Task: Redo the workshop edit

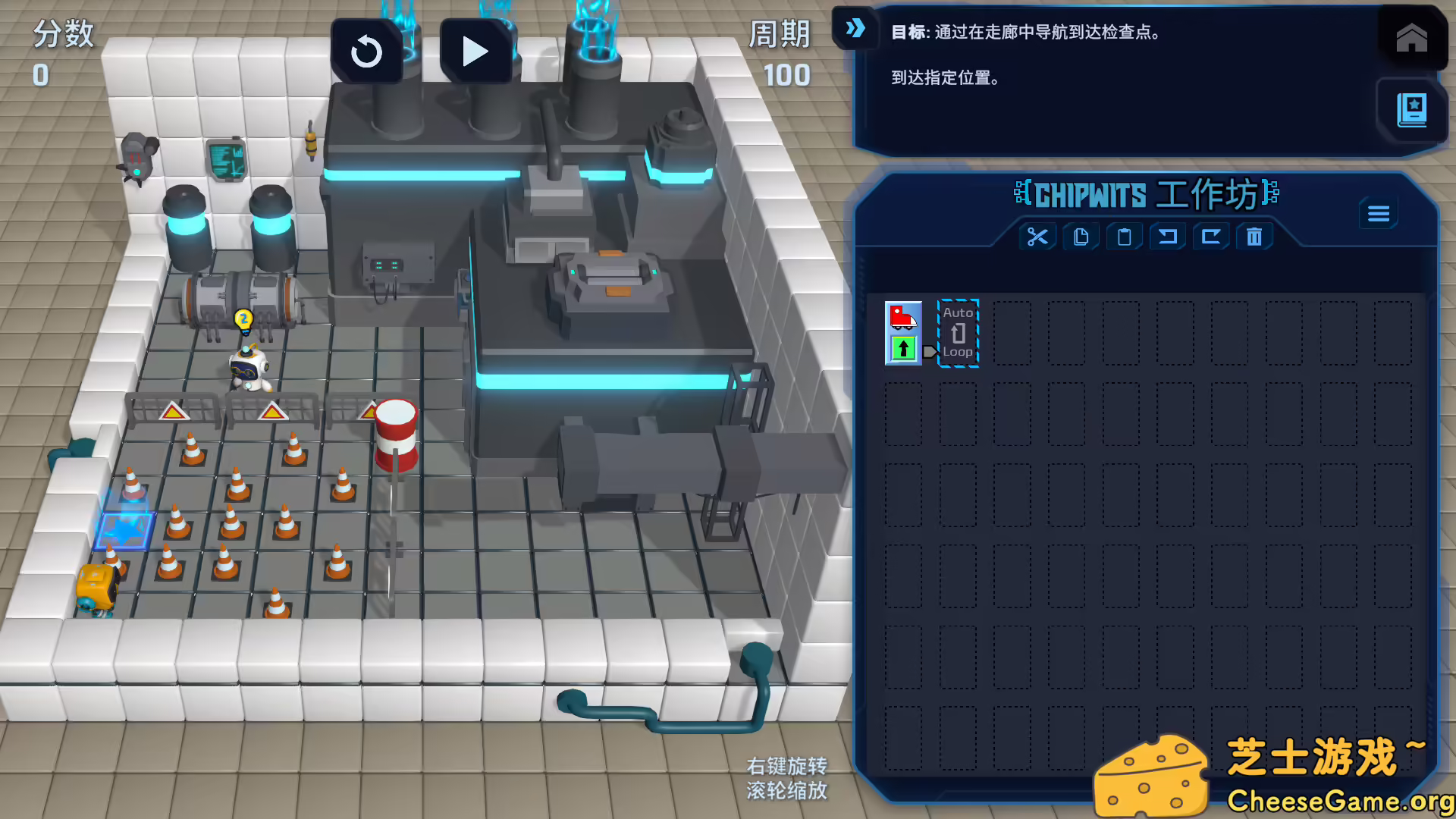Action: tap(1210, 237)
